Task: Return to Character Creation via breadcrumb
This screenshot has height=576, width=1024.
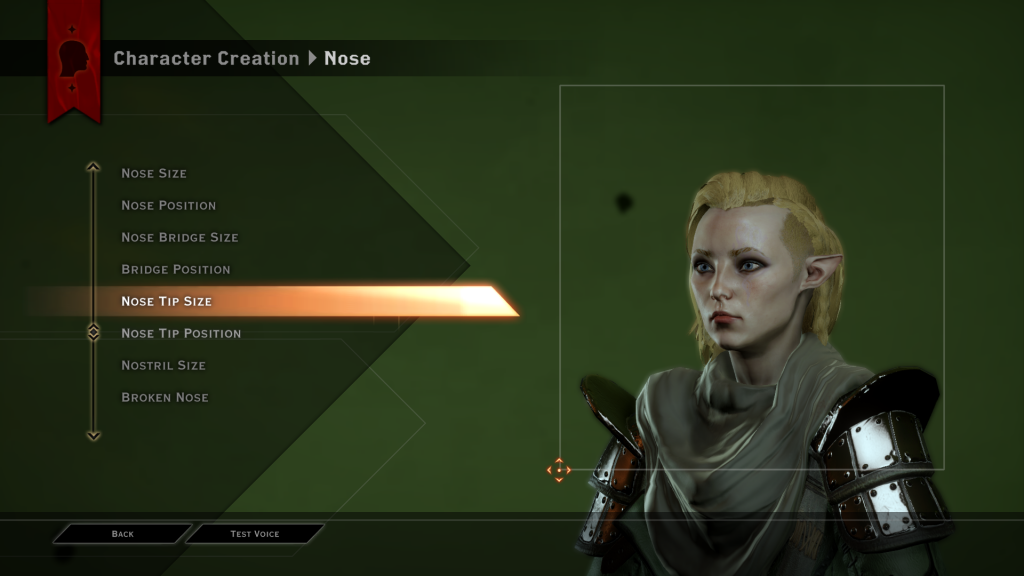Action: [x=206, y=58]
